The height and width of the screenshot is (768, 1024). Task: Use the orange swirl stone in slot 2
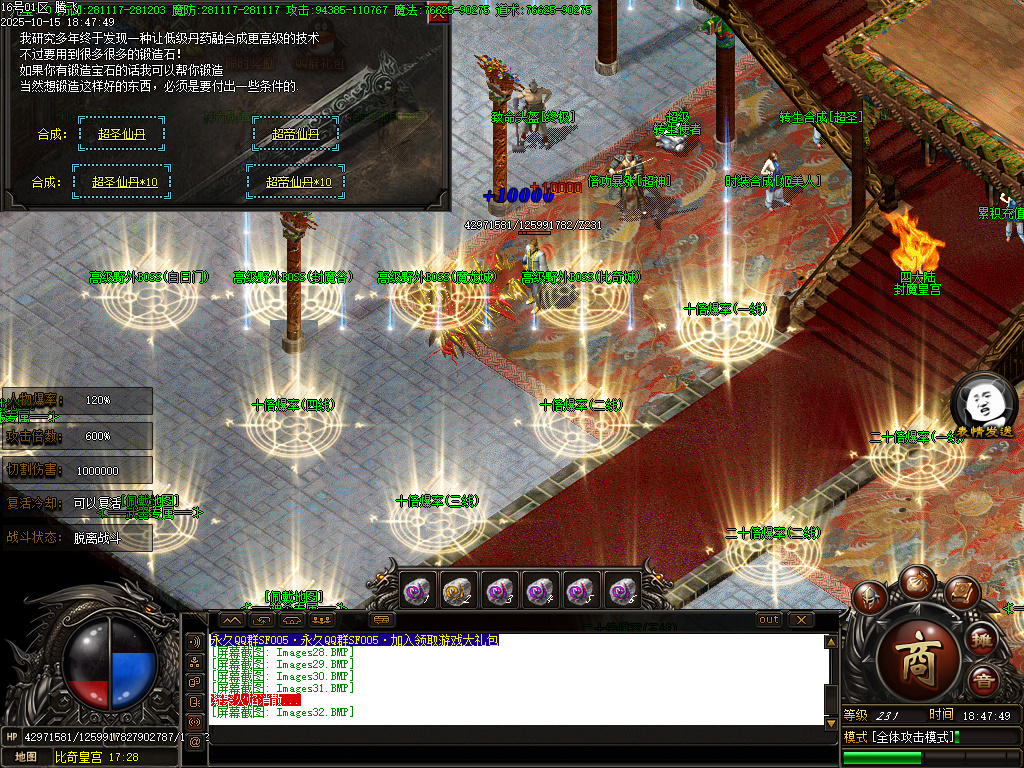(457, 591)
